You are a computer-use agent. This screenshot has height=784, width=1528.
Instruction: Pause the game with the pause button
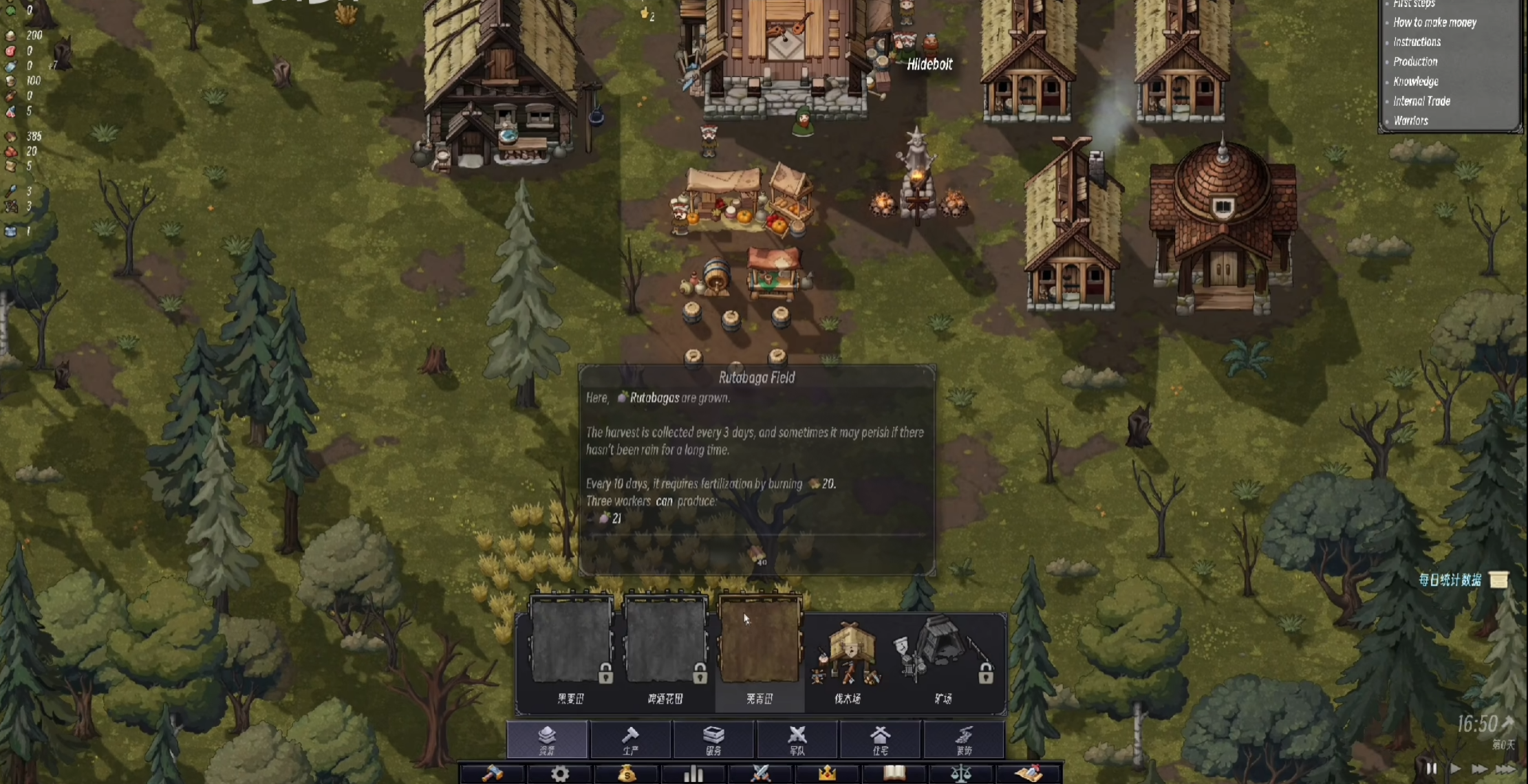click(1431, 769)
